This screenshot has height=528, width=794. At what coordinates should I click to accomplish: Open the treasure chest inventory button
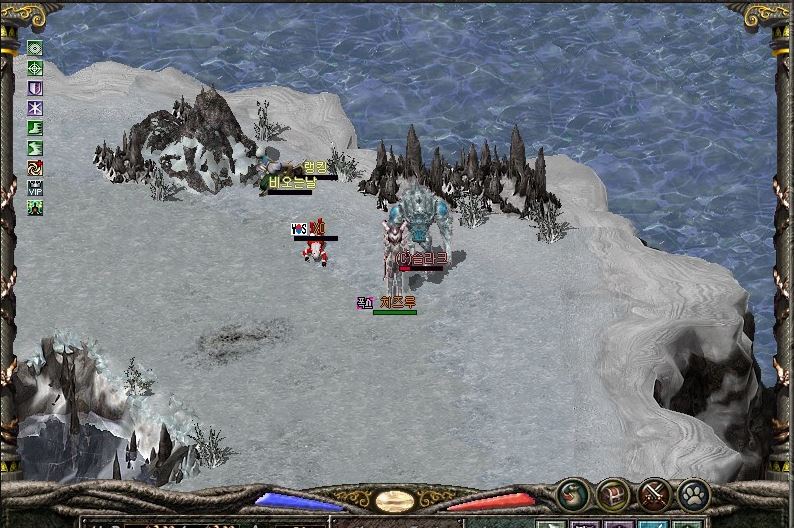pos(613,494)
